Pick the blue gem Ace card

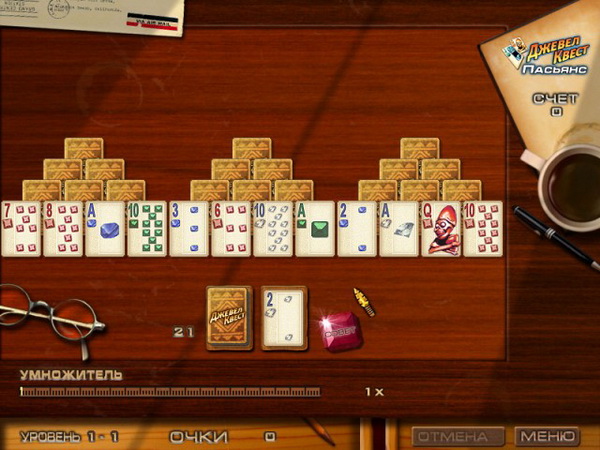click(105, 228)
